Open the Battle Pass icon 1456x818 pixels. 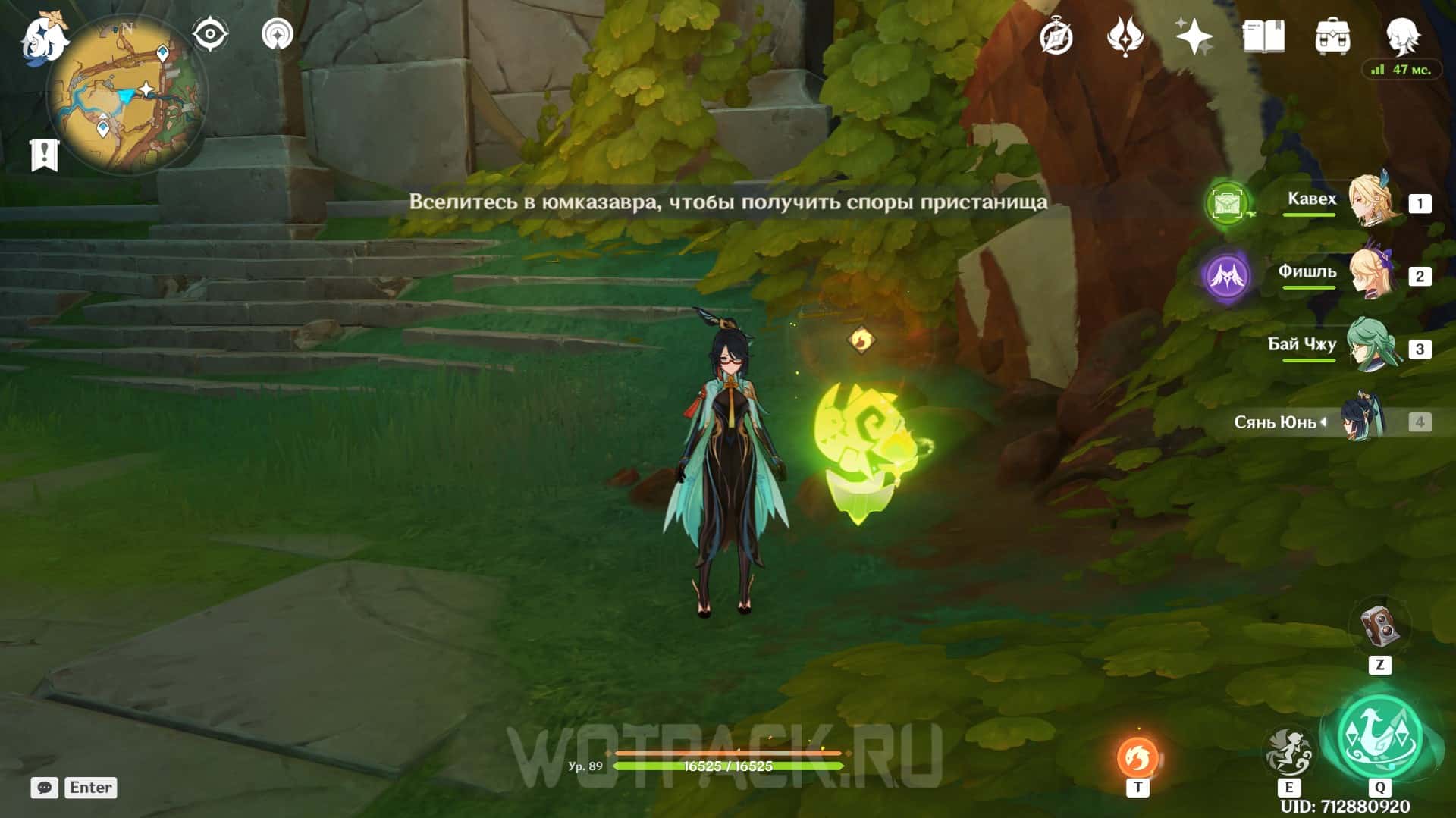tap(1125, 36)
